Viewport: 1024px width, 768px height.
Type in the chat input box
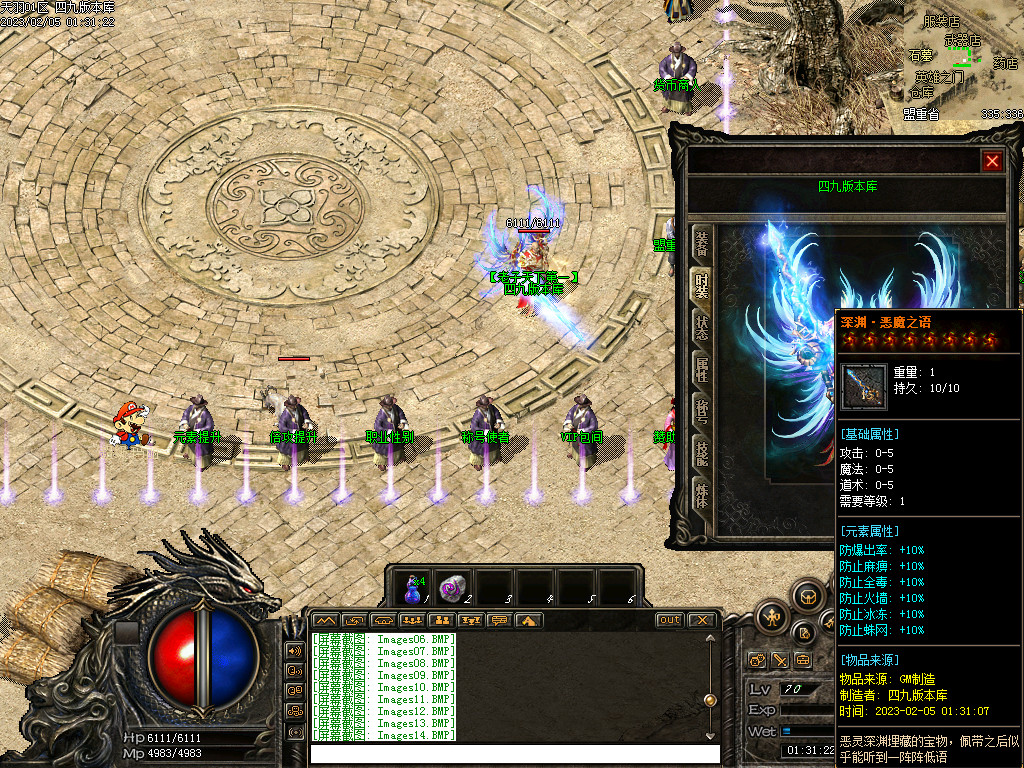point(512,753)
